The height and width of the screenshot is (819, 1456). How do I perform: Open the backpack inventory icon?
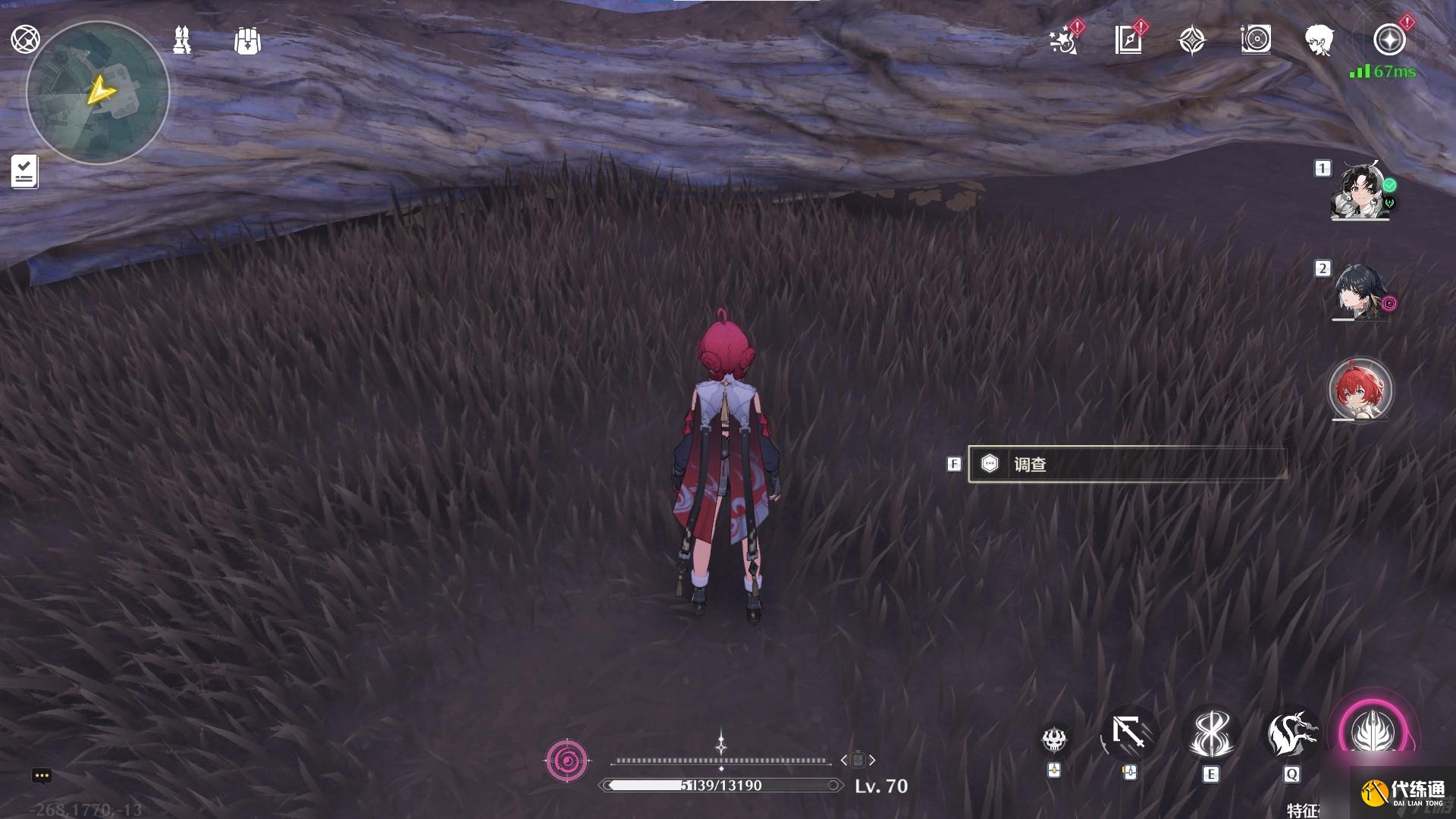(x=247, y=41)
